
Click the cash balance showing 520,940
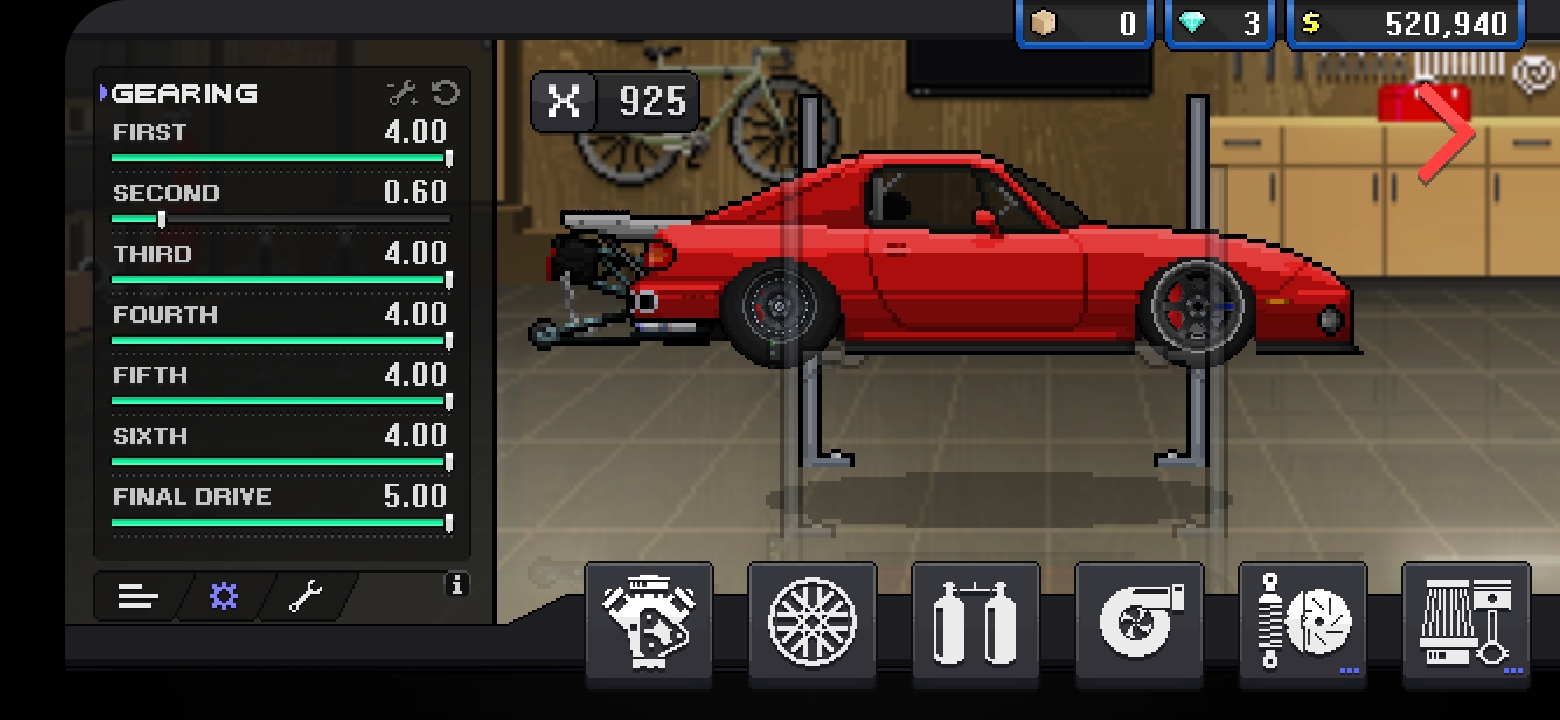point(1405,22)
